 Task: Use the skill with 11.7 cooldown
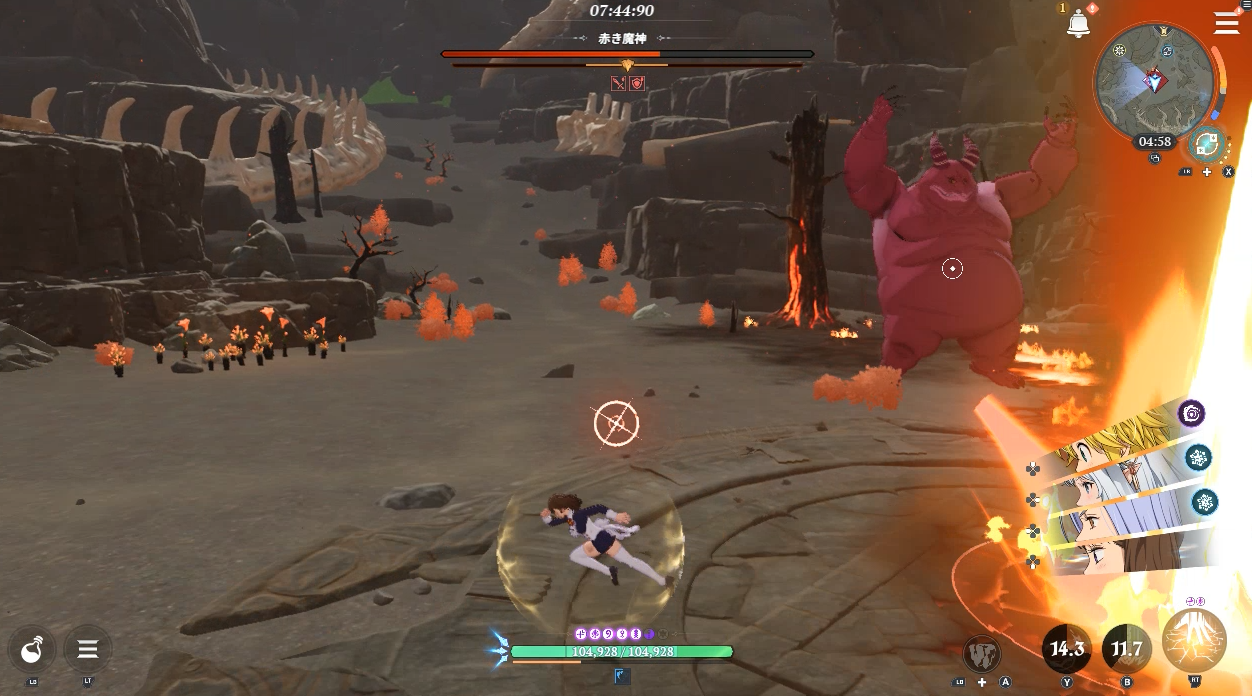point(1126,649)
